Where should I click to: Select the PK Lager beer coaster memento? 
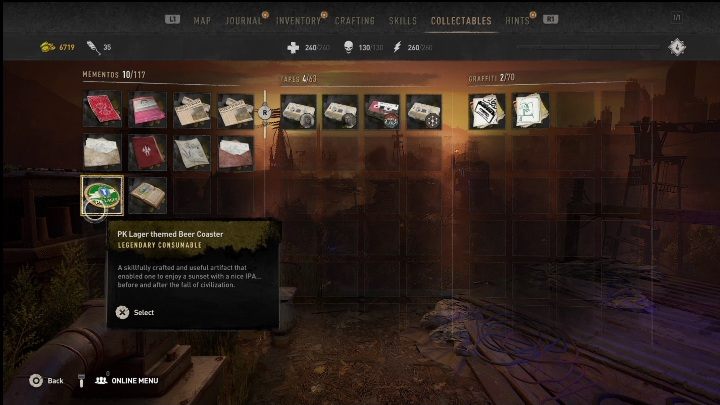click(x=102, y=194)
